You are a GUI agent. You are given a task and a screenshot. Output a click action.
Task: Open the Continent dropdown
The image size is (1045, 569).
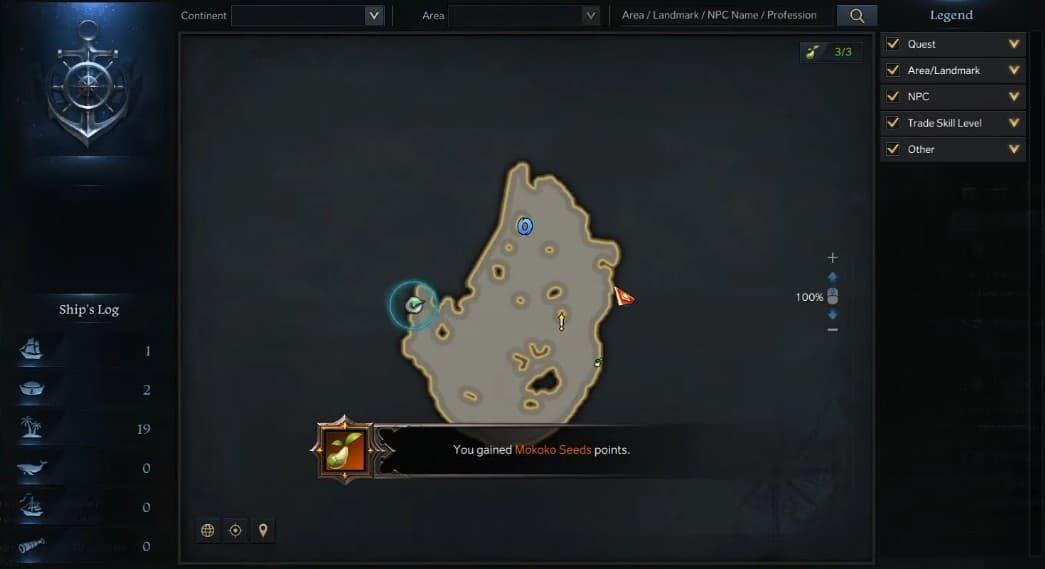coord(374,15)
